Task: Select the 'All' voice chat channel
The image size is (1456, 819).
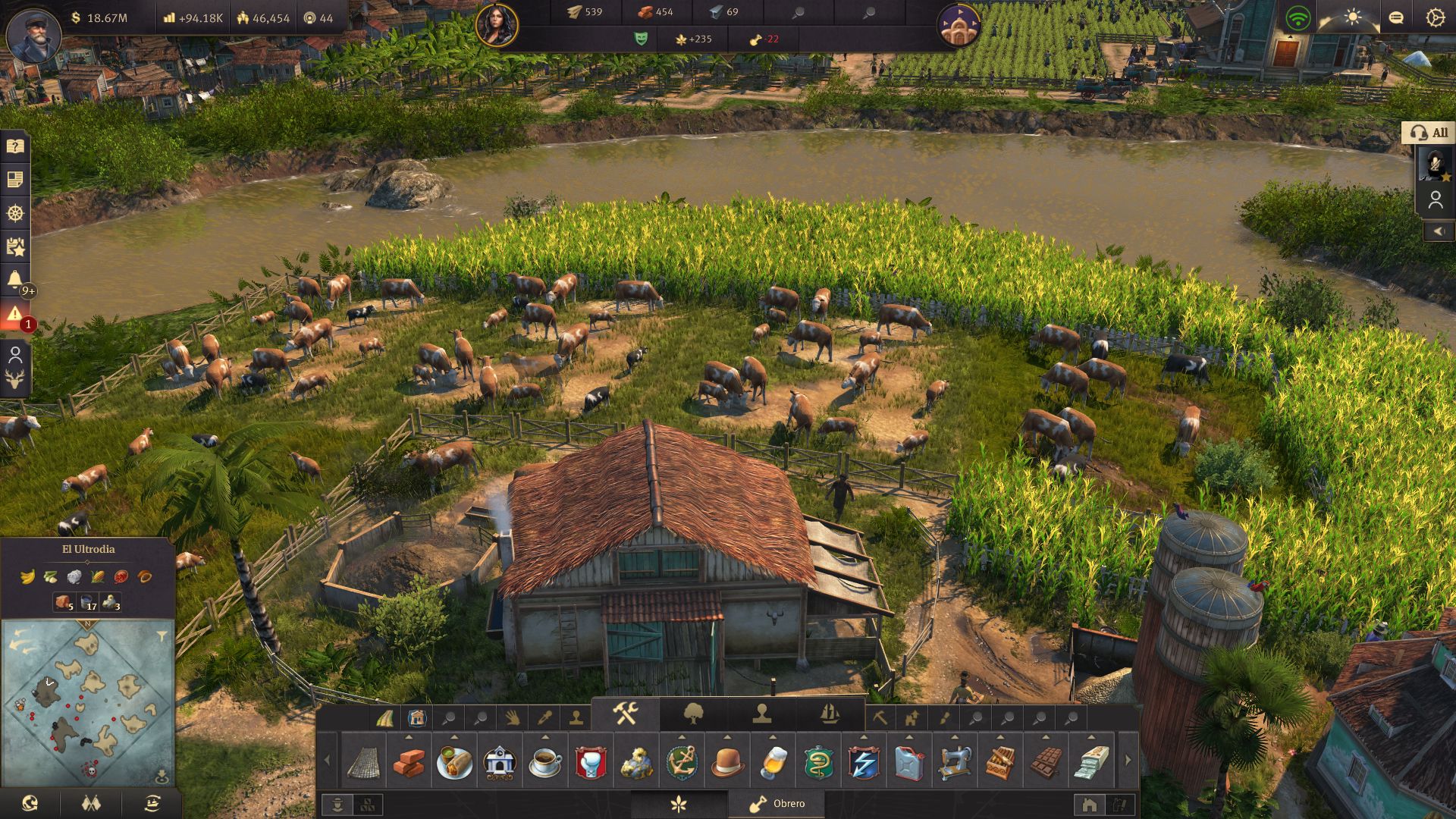Action: click(x=1429, y=133)
